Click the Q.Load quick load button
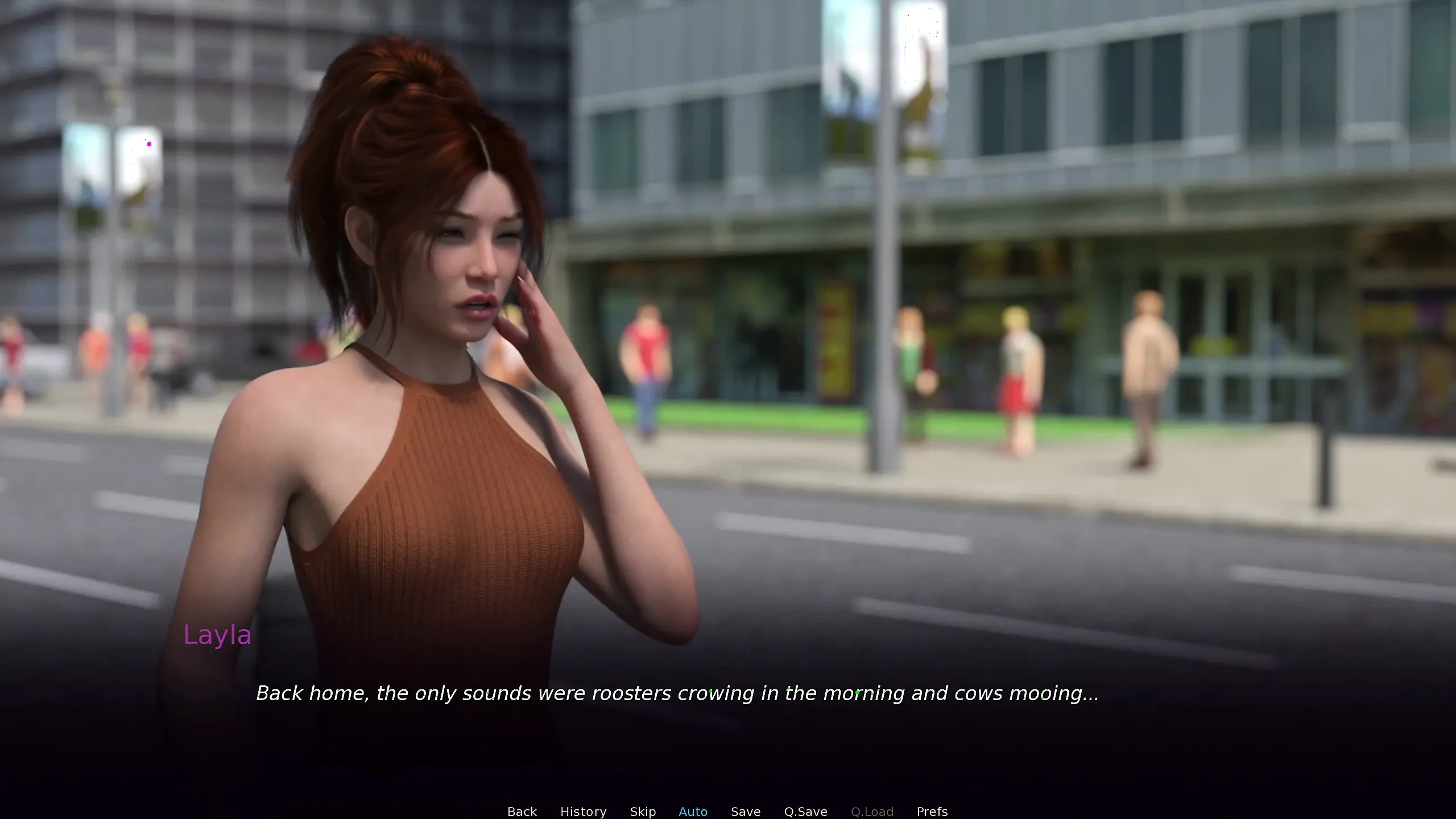1456x819 pixels. pyautogui.click(x=872, y=811)
